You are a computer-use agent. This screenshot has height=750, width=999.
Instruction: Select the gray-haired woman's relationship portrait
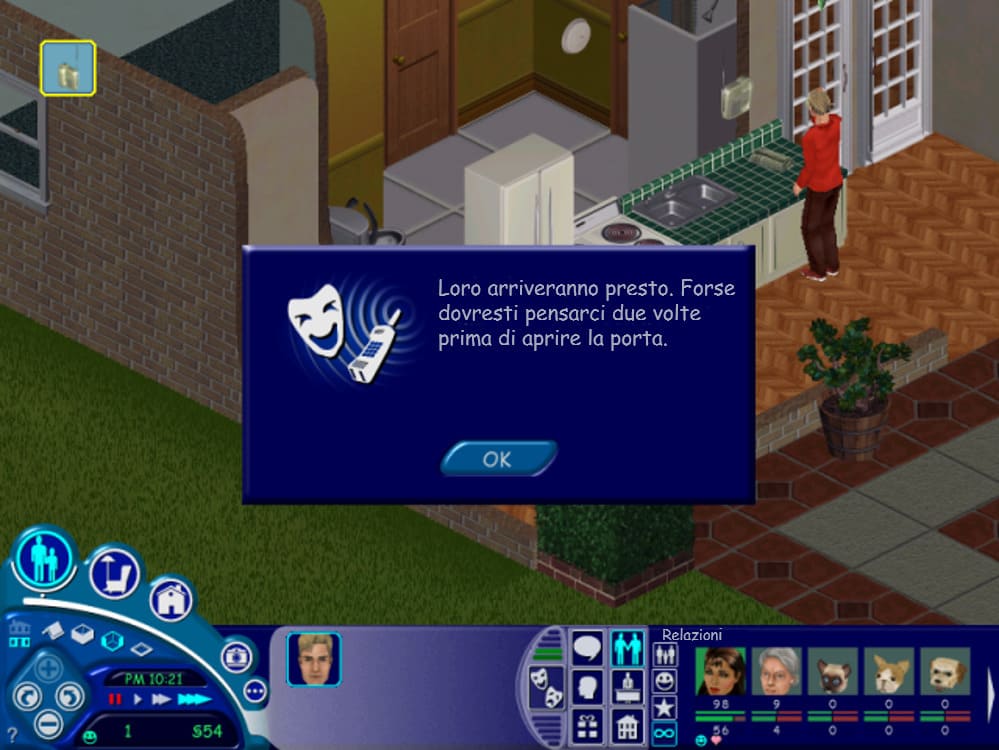pos(777,672)
